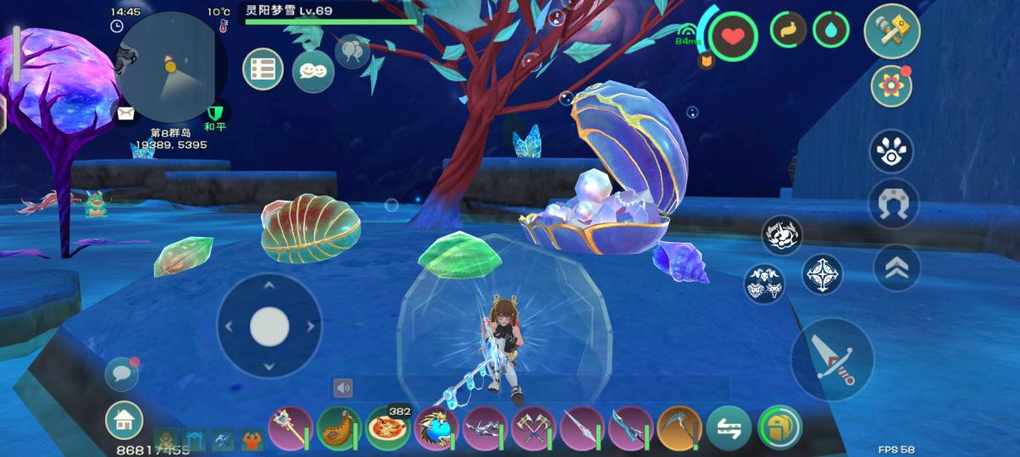Open the smiley faces social button

pos(313,70)
